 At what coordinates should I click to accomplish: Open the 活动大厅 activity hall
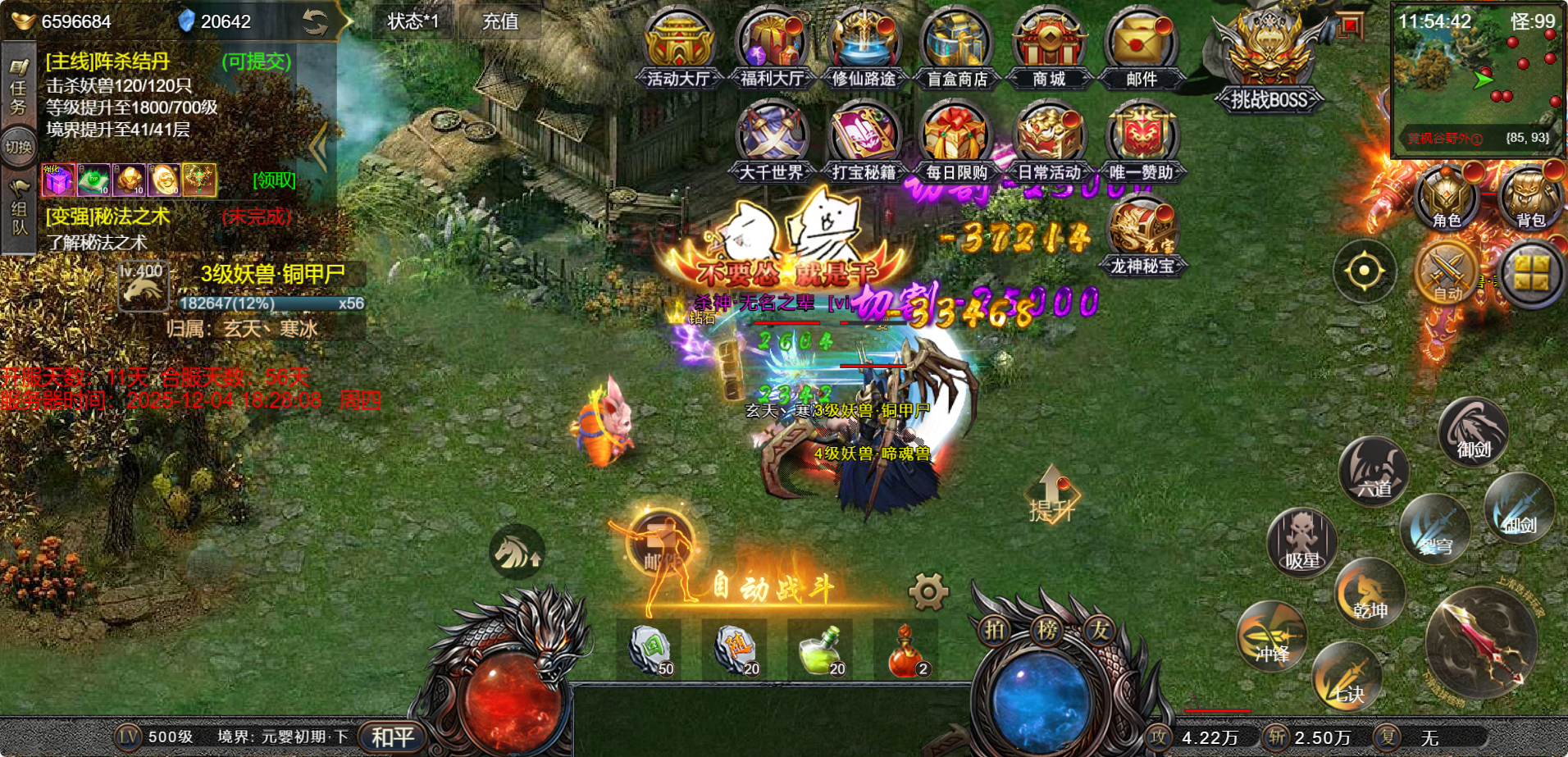click(678, 47)
